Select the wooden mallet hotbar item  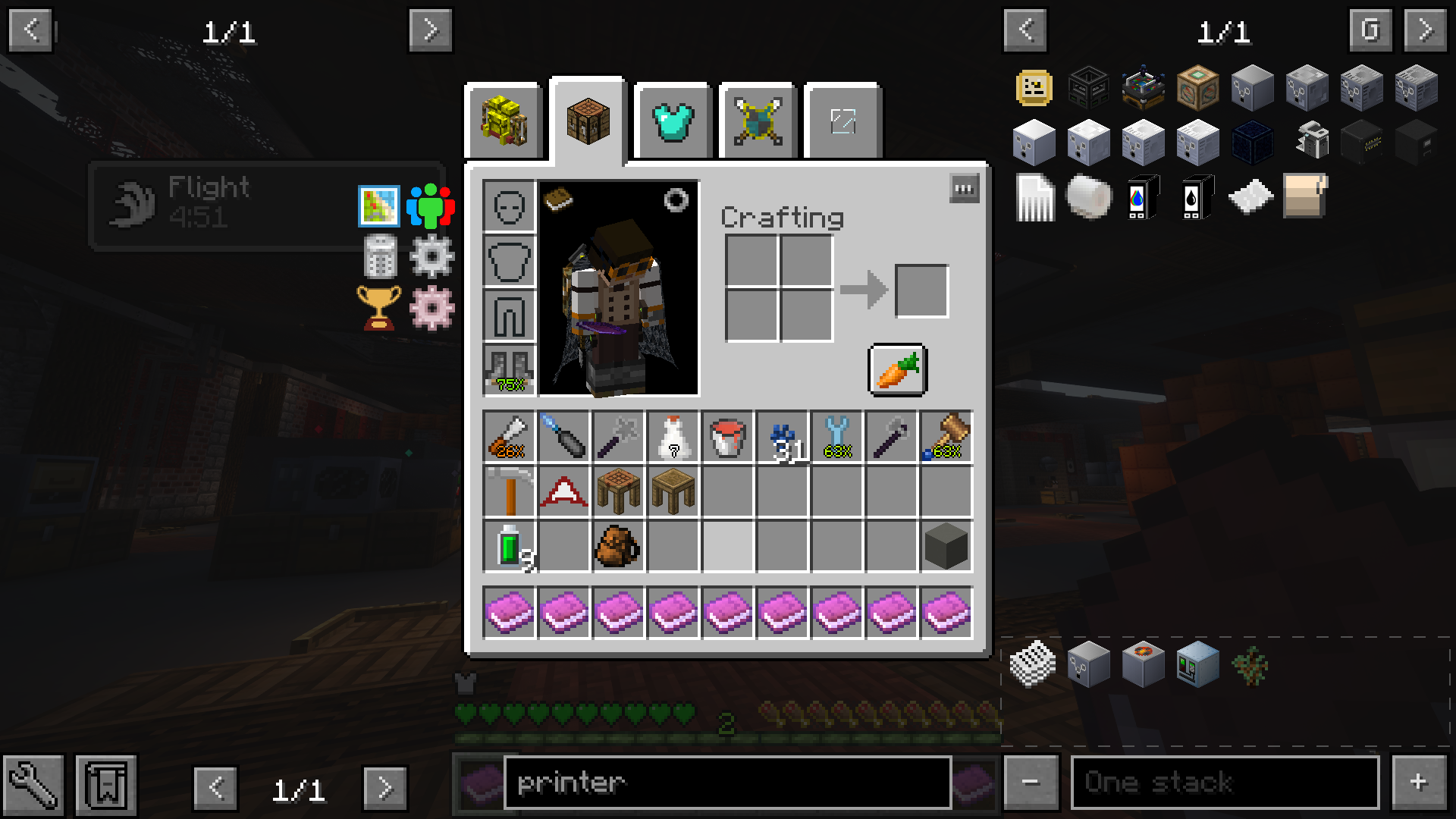pyautogui.click(x=946, y=438)
